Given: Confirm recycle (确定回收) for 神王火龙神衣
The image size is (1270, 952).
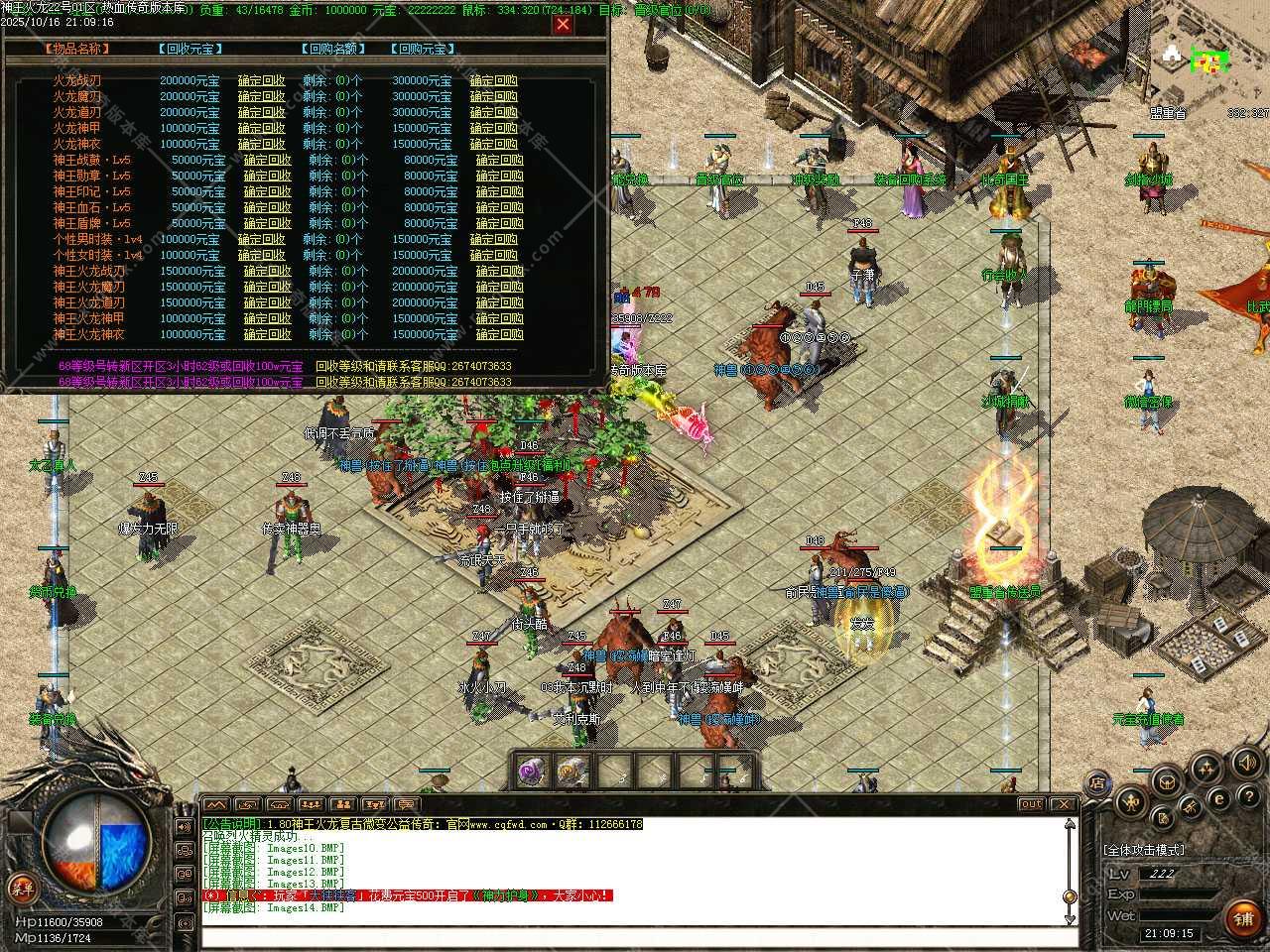Looking at the screenshot, I should [x=267, y=334].
